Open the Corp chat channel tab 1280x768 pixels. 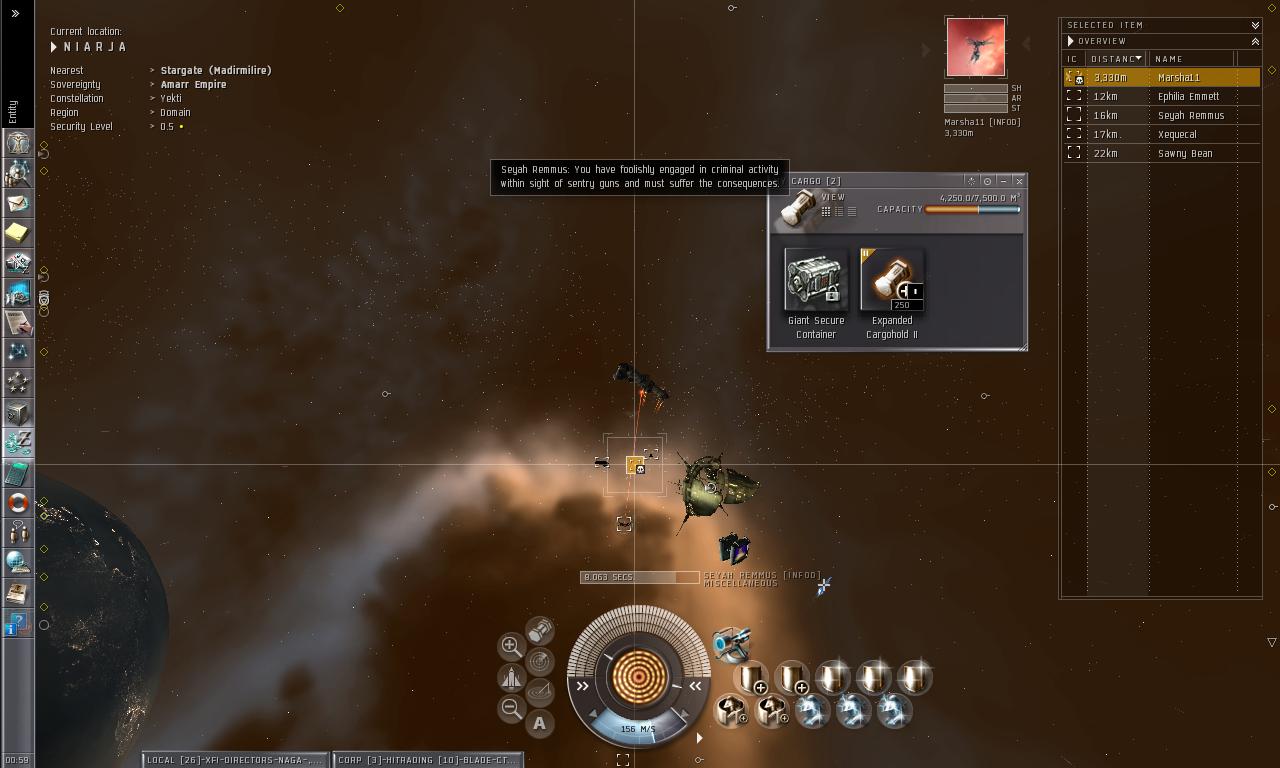[427, 760]
